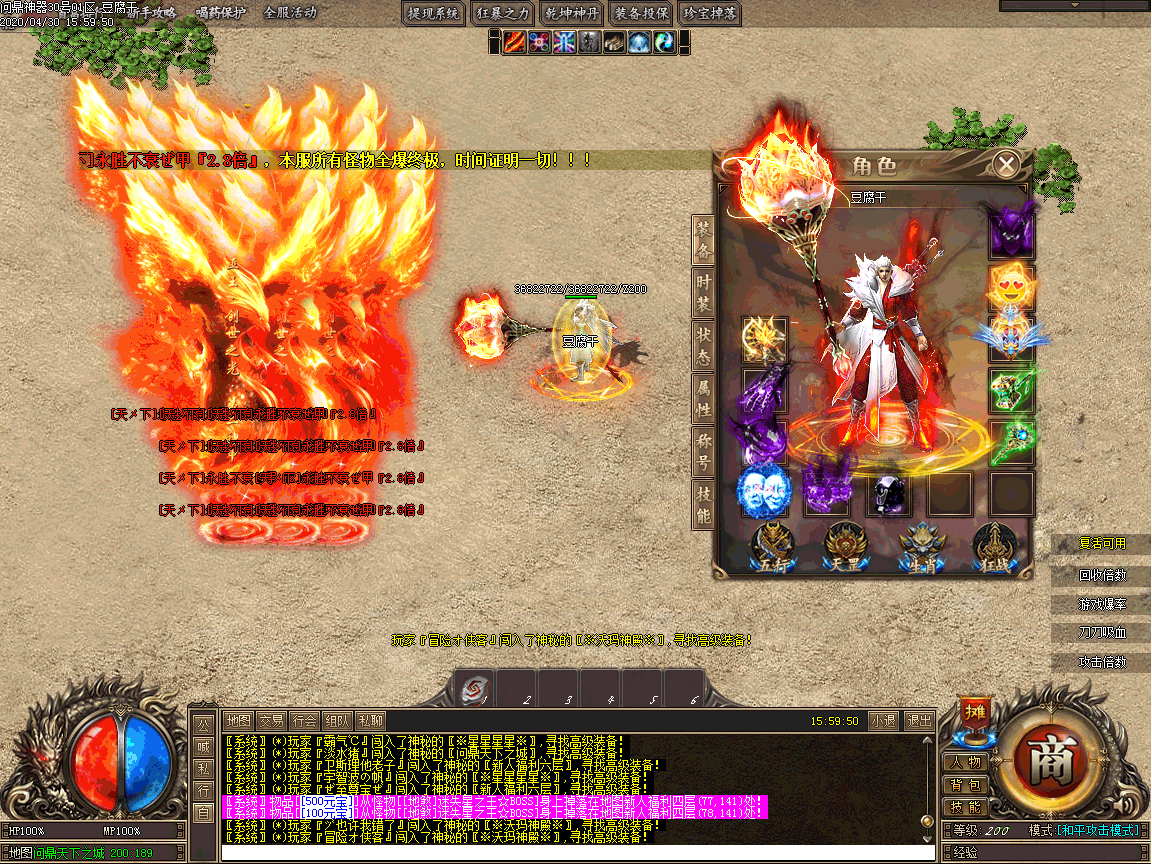Open the 新手攻略 beginner guide
The width and height of the screenshot is (1152, 864).
pyautogui.click(x=151, y=13)
